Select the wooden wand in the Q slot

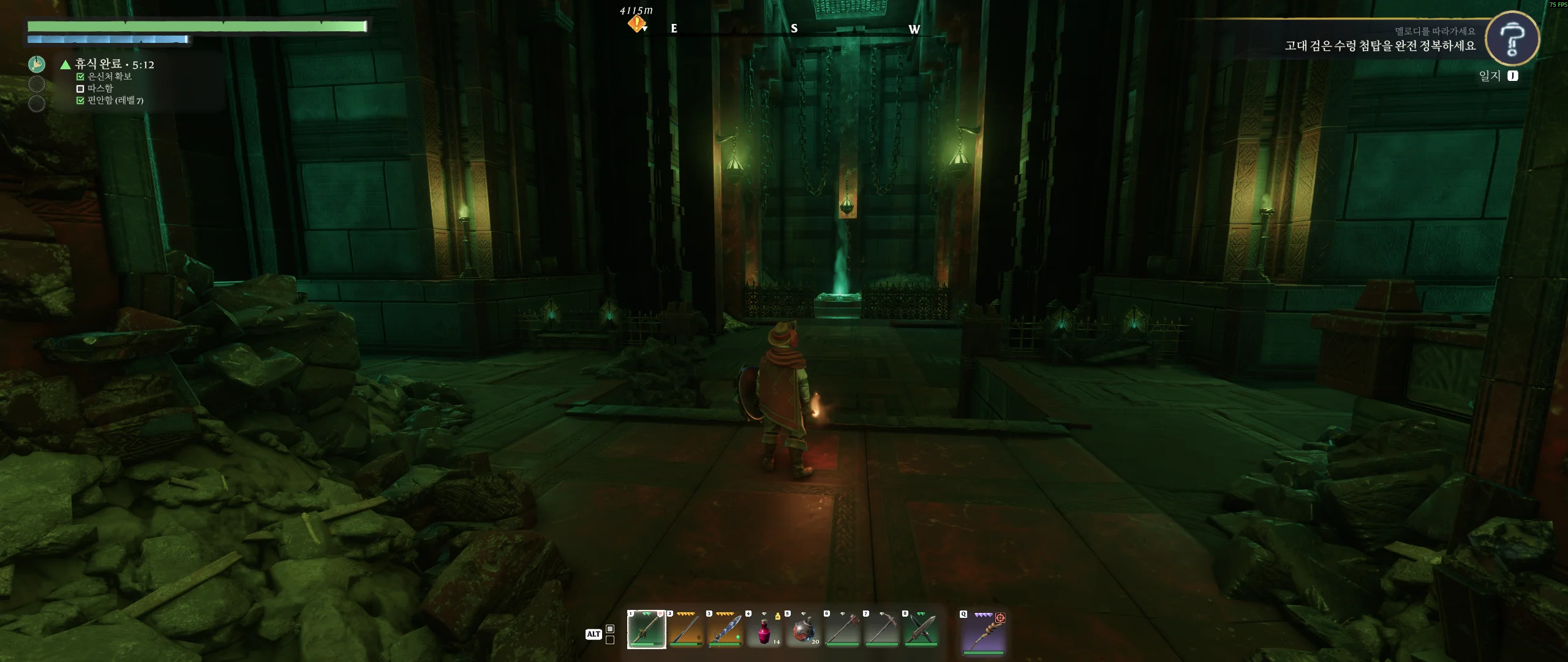pyautogui.click(x=983, y=632)
